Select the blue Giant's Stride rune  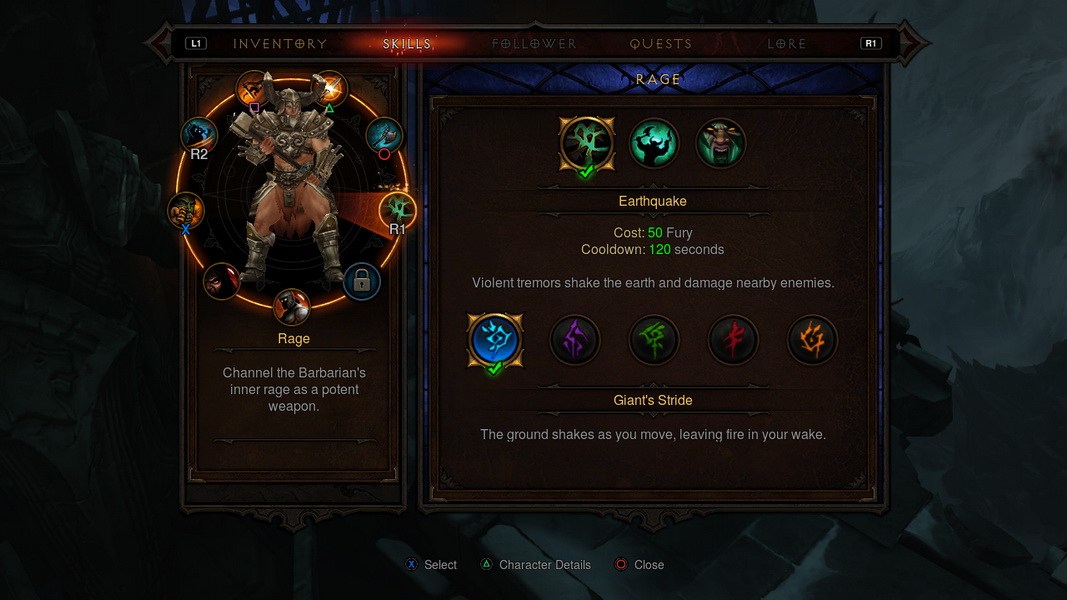(x=495, y=340)
